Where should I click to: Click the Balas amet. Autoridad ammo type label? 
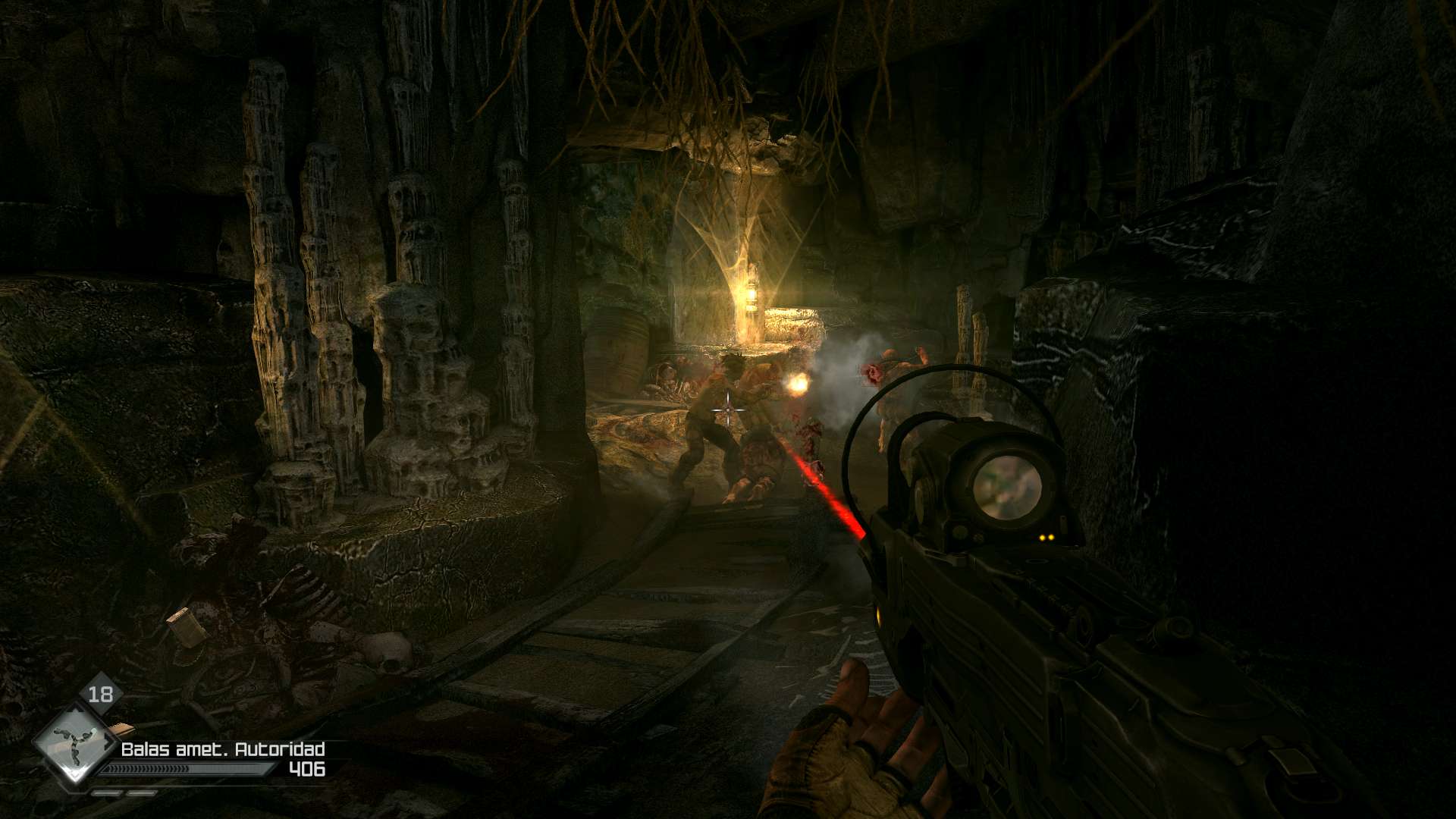(x=223, y=749)
